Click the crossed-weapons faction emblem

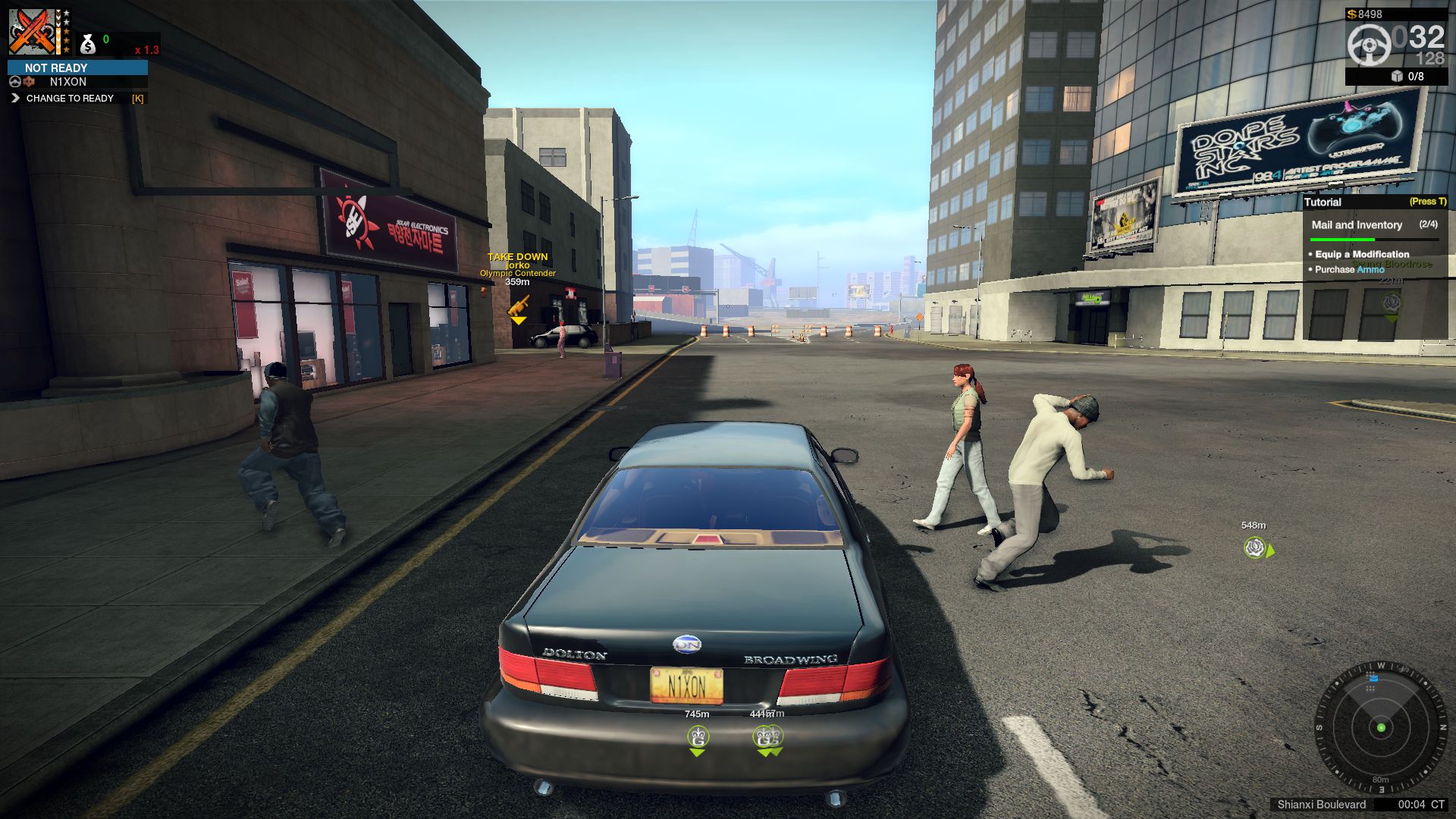click(32, 32)
